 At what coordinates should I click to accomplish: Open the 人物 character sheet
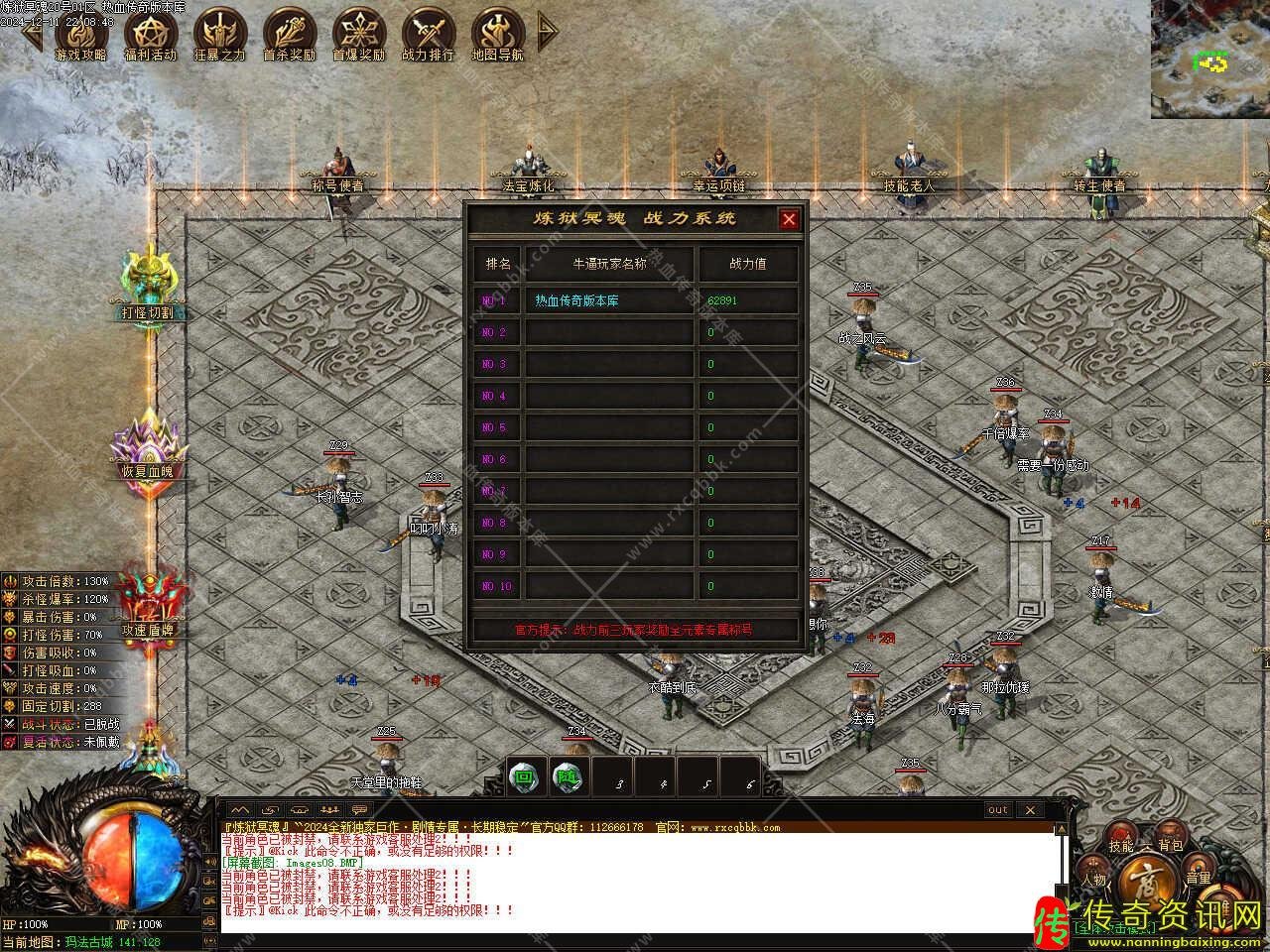pos(1094,880)
